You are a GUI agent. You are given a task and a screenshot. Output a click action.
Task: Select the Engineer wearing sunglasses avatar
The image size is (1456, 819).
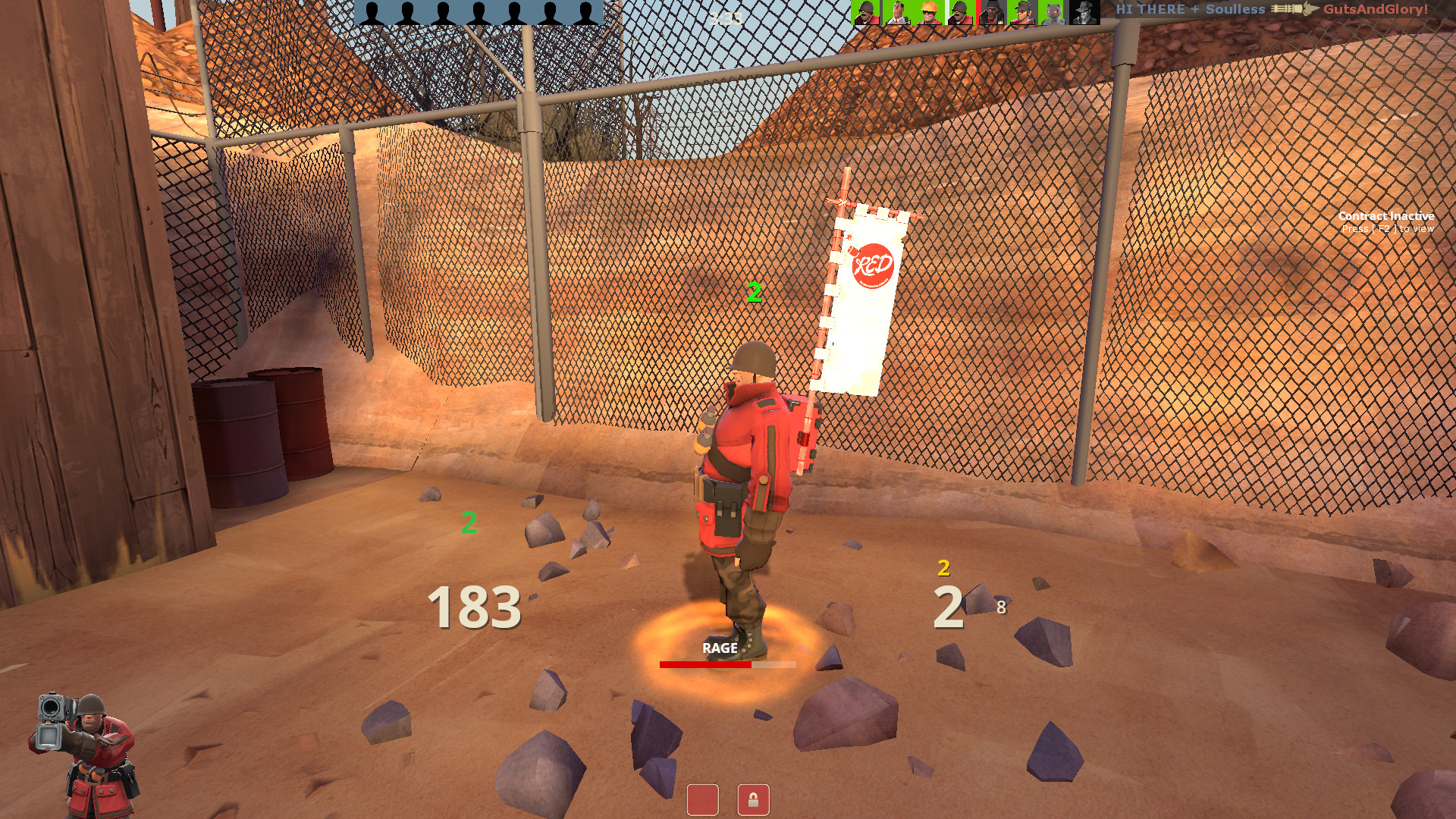click(x=928, y=11)
